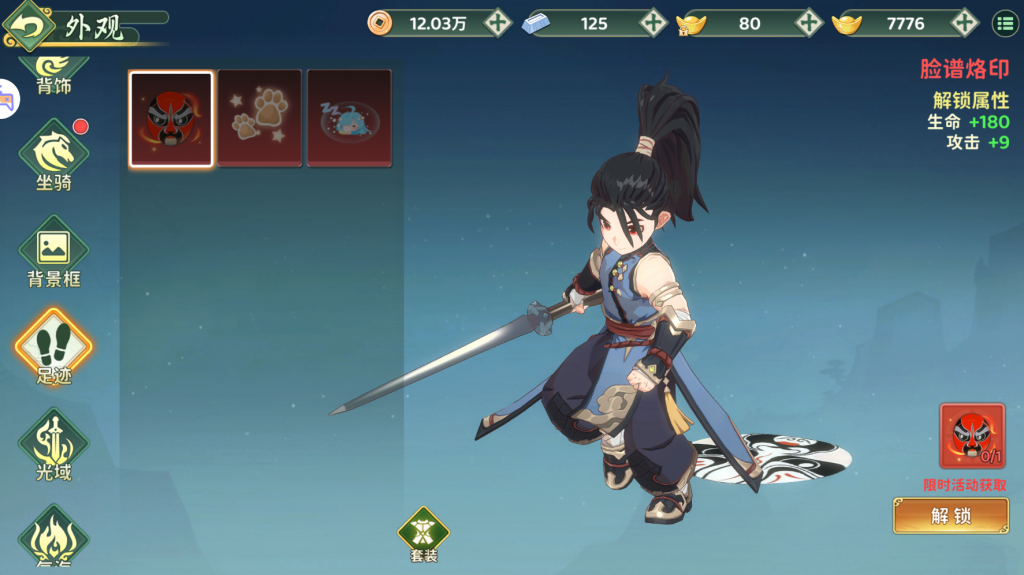
Task: Tap plus beside the 7776 gold ingots
Action: [964, 23]
